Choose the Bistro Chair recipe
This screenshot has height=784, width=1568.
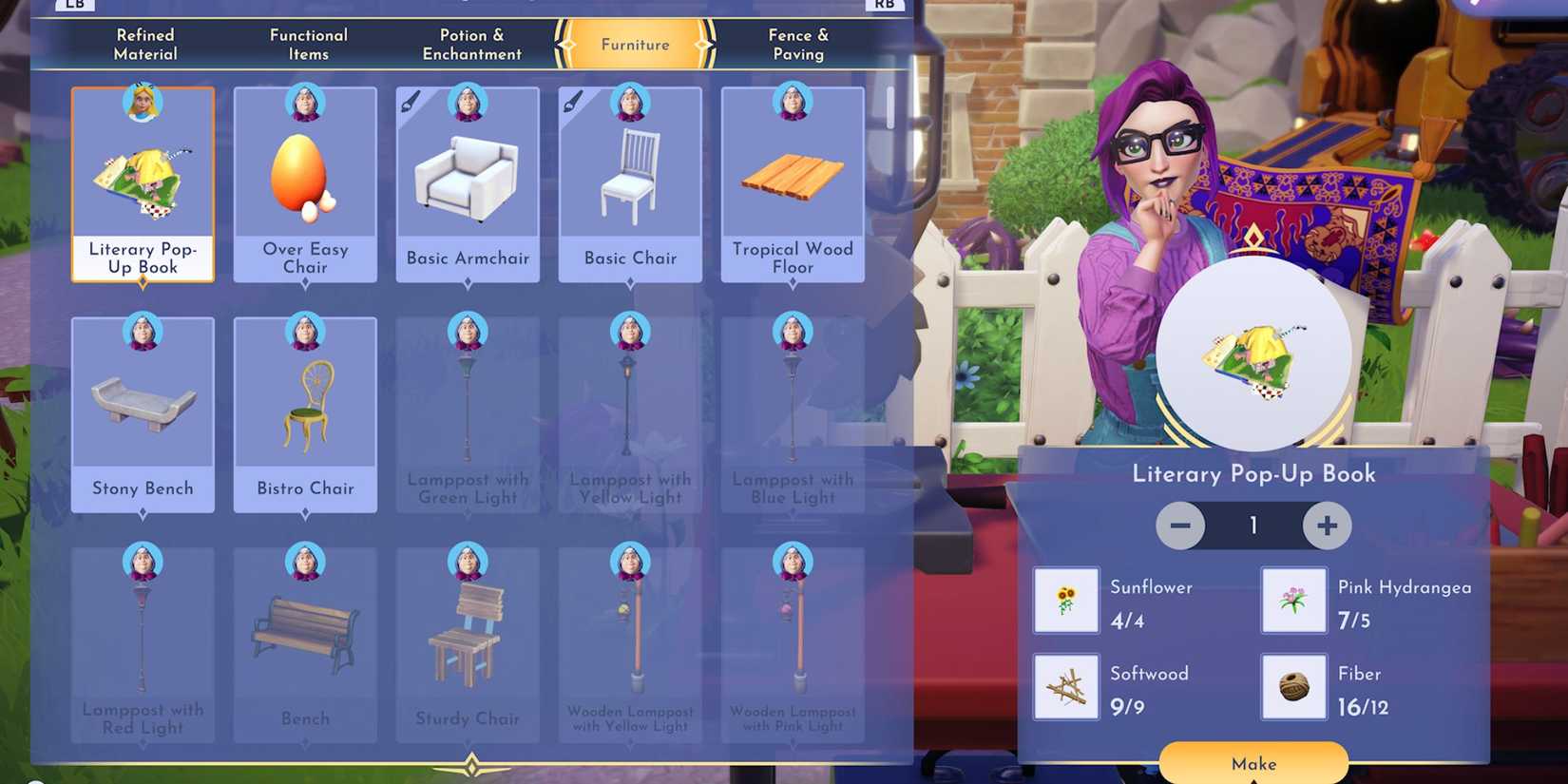click(x=305, y=409)
